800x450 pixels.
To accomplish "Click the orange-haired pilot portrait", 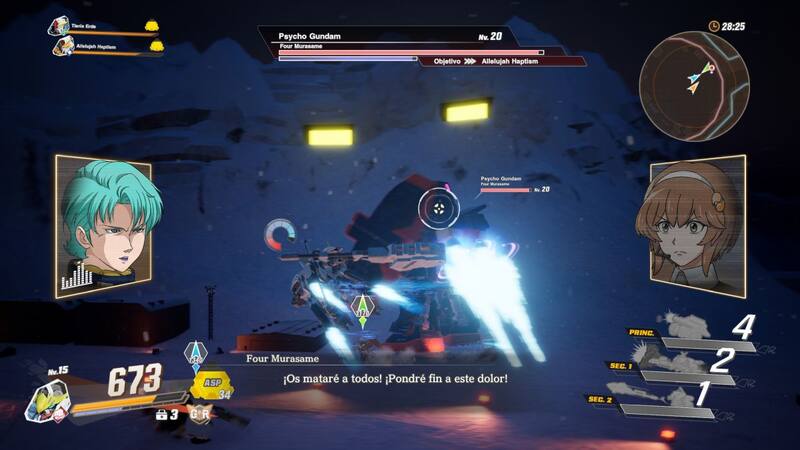I will coord(697,225).
